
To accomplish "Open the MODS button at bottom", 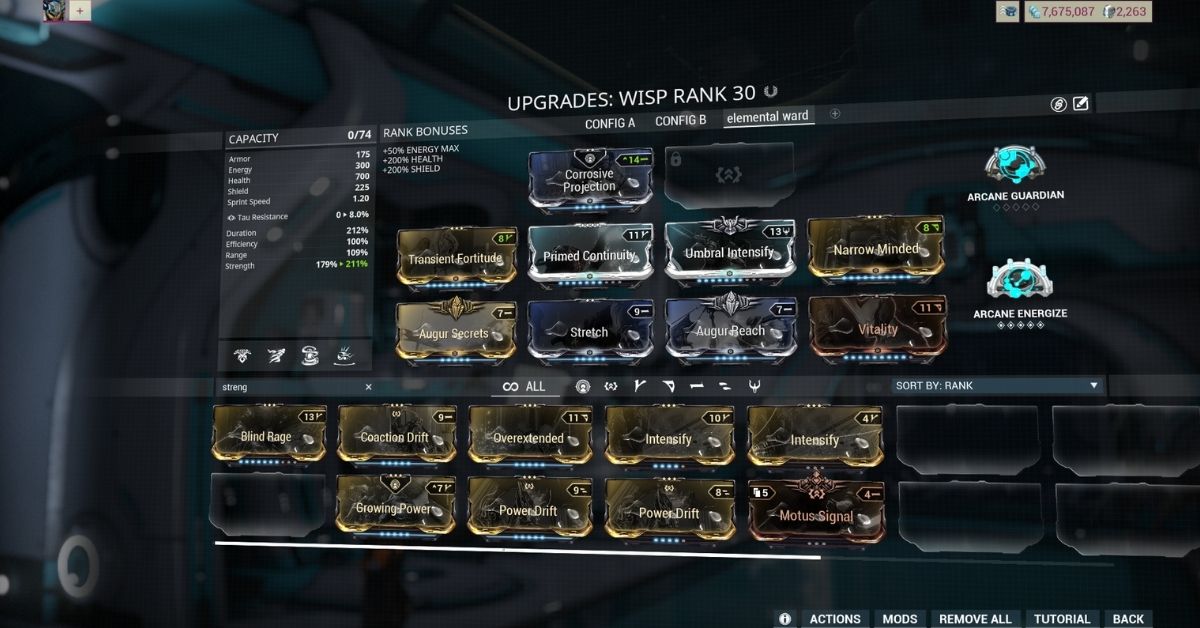I will coord(900,619).
